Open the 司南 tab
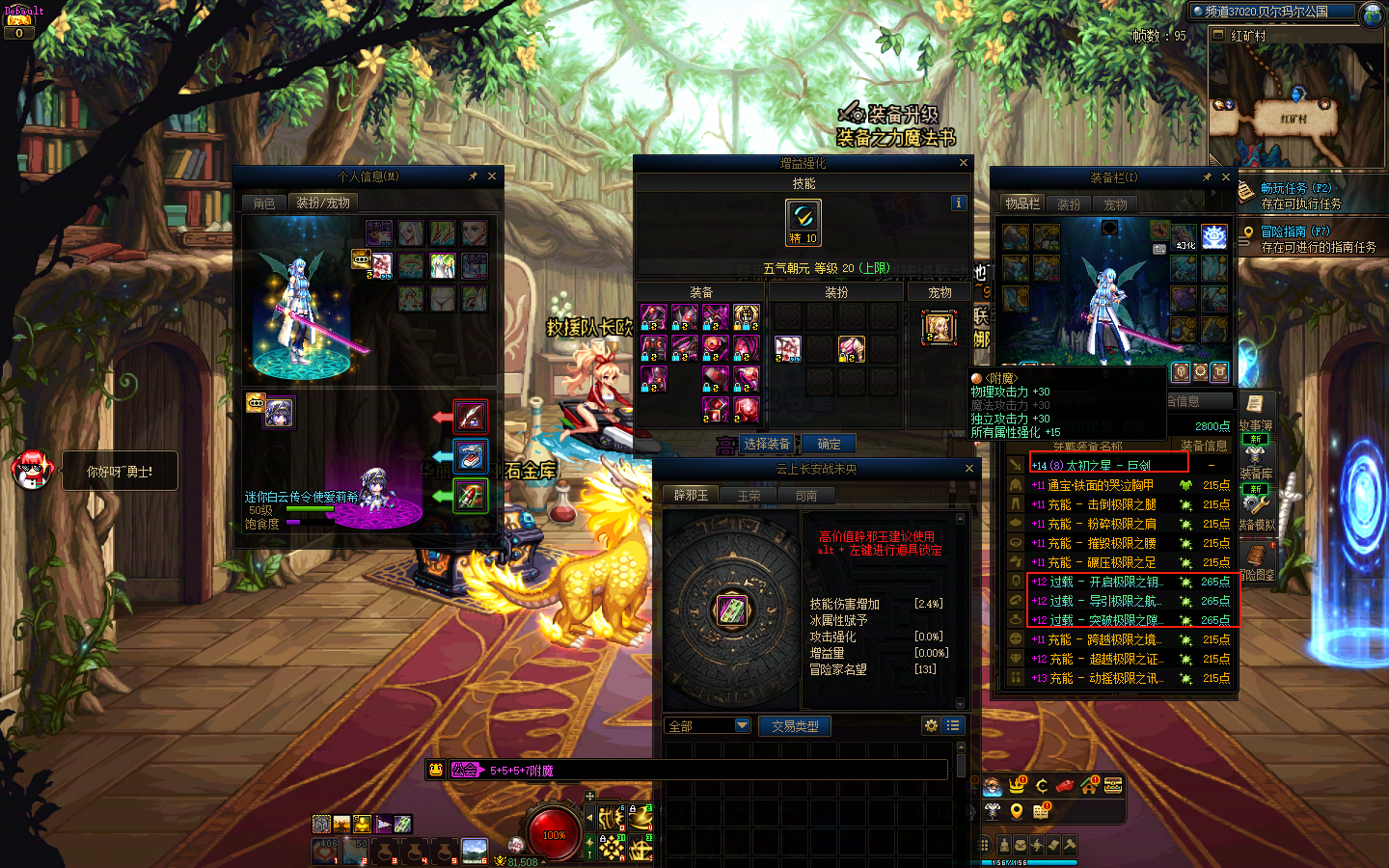The width and height of the screenshot is (1389, 868). pyautogui.click(x=806, y=496)
